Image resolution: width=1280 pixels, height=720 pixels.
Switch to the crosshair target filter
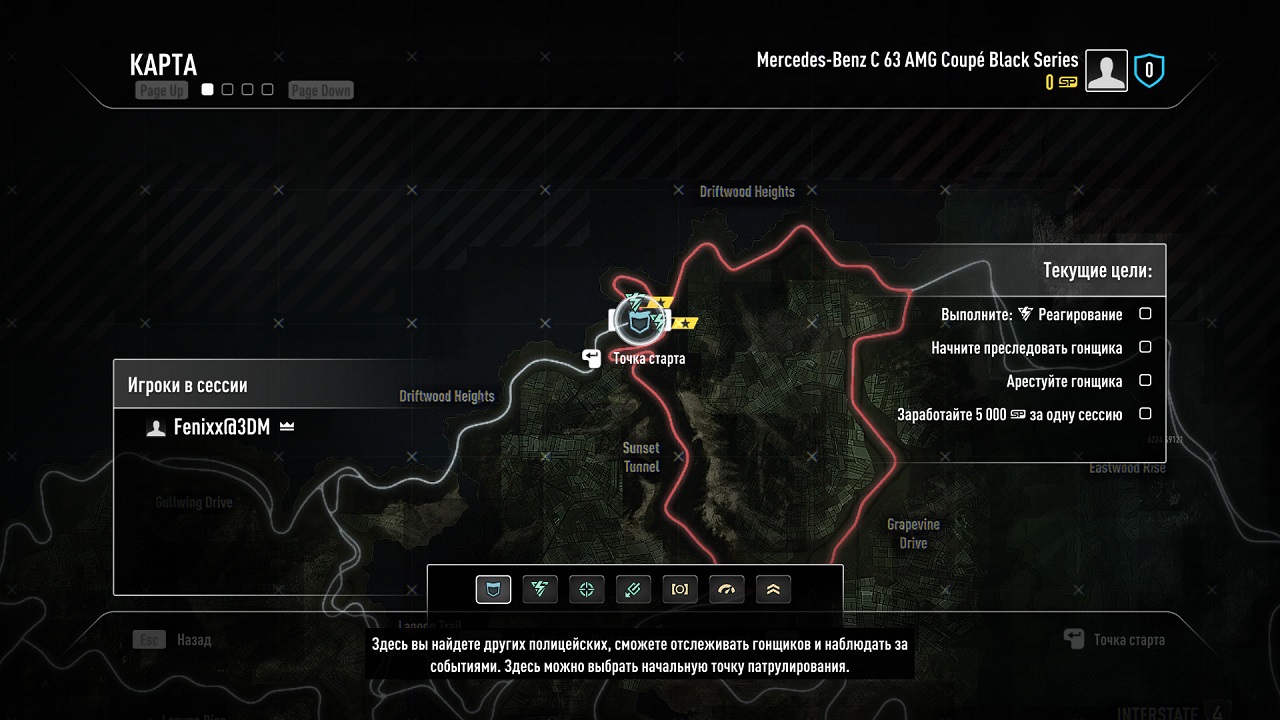[x=587, y=590]
